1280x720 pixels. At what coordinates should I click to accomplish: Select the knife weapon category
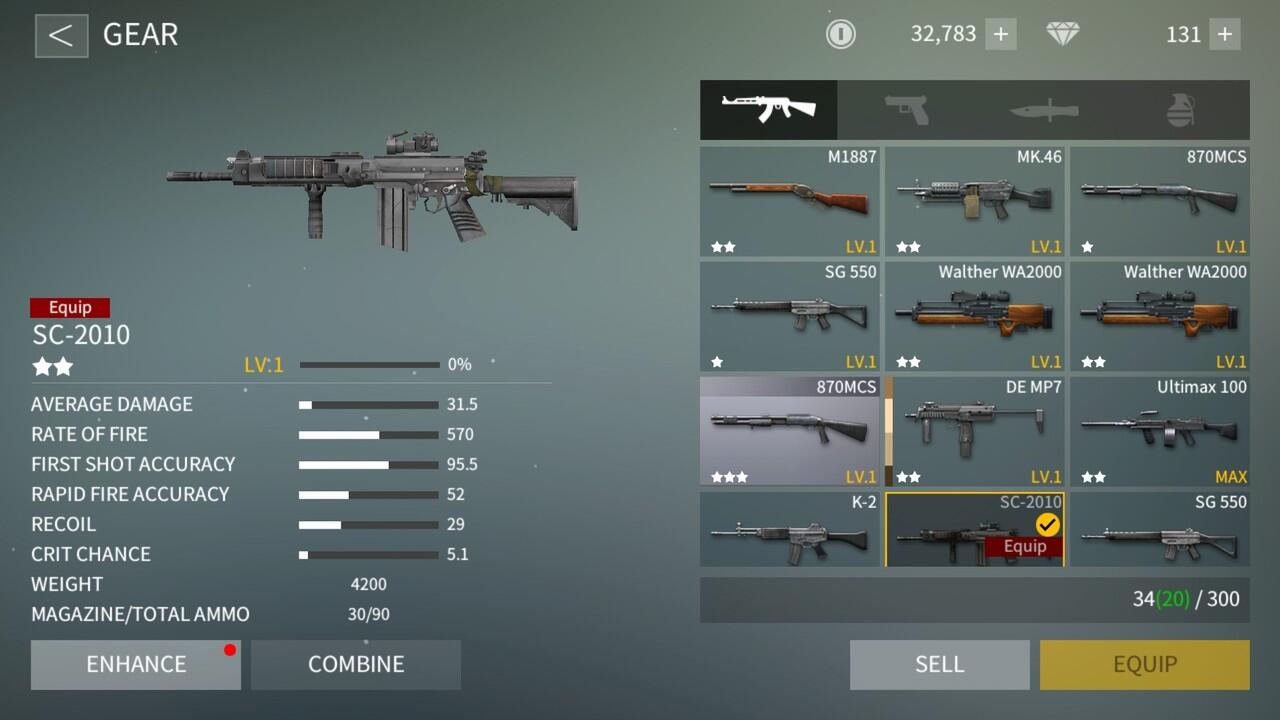1042,110
